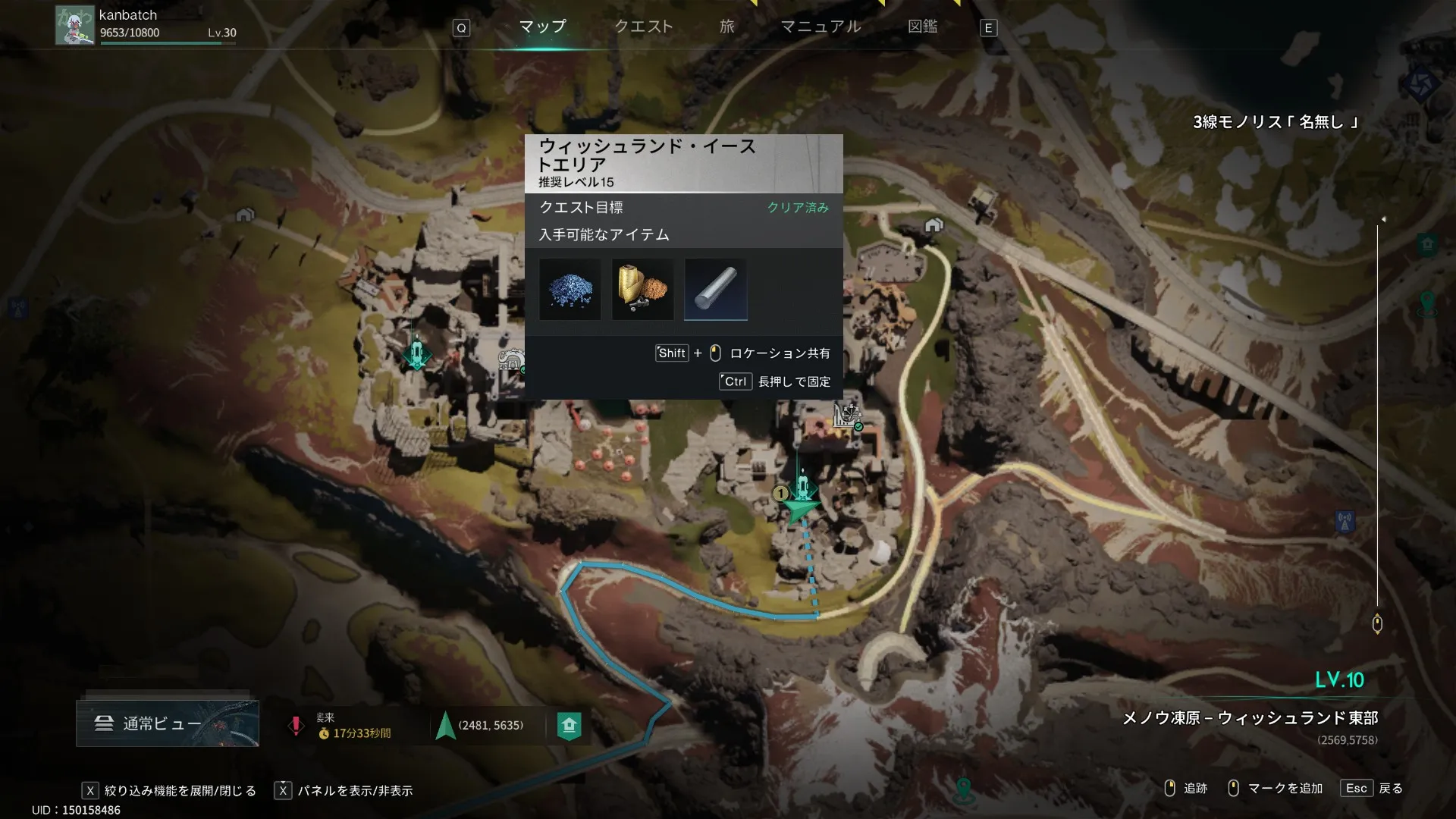Choose the gold and copper ore item

(x=642, y=289)
